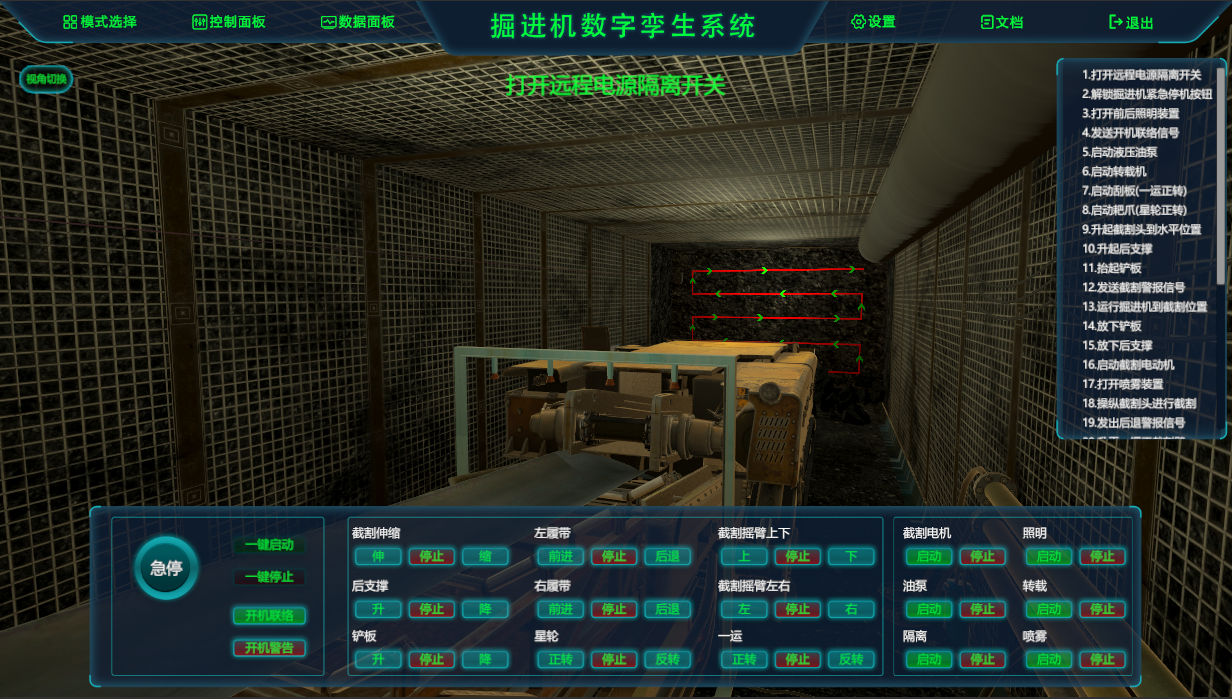Screen dimensions: 1232x699
Task: Hit the round 急停 emergency stop button
Action: pos(166,568)
